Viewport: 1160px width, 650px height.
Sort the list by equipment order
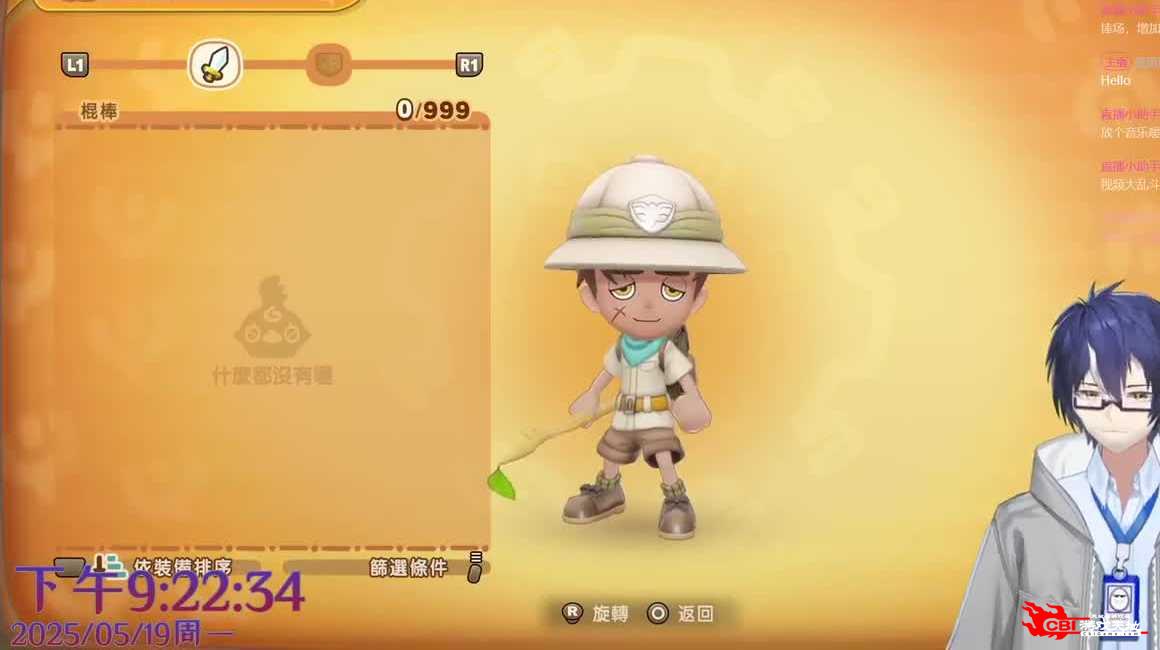(180, 568)
